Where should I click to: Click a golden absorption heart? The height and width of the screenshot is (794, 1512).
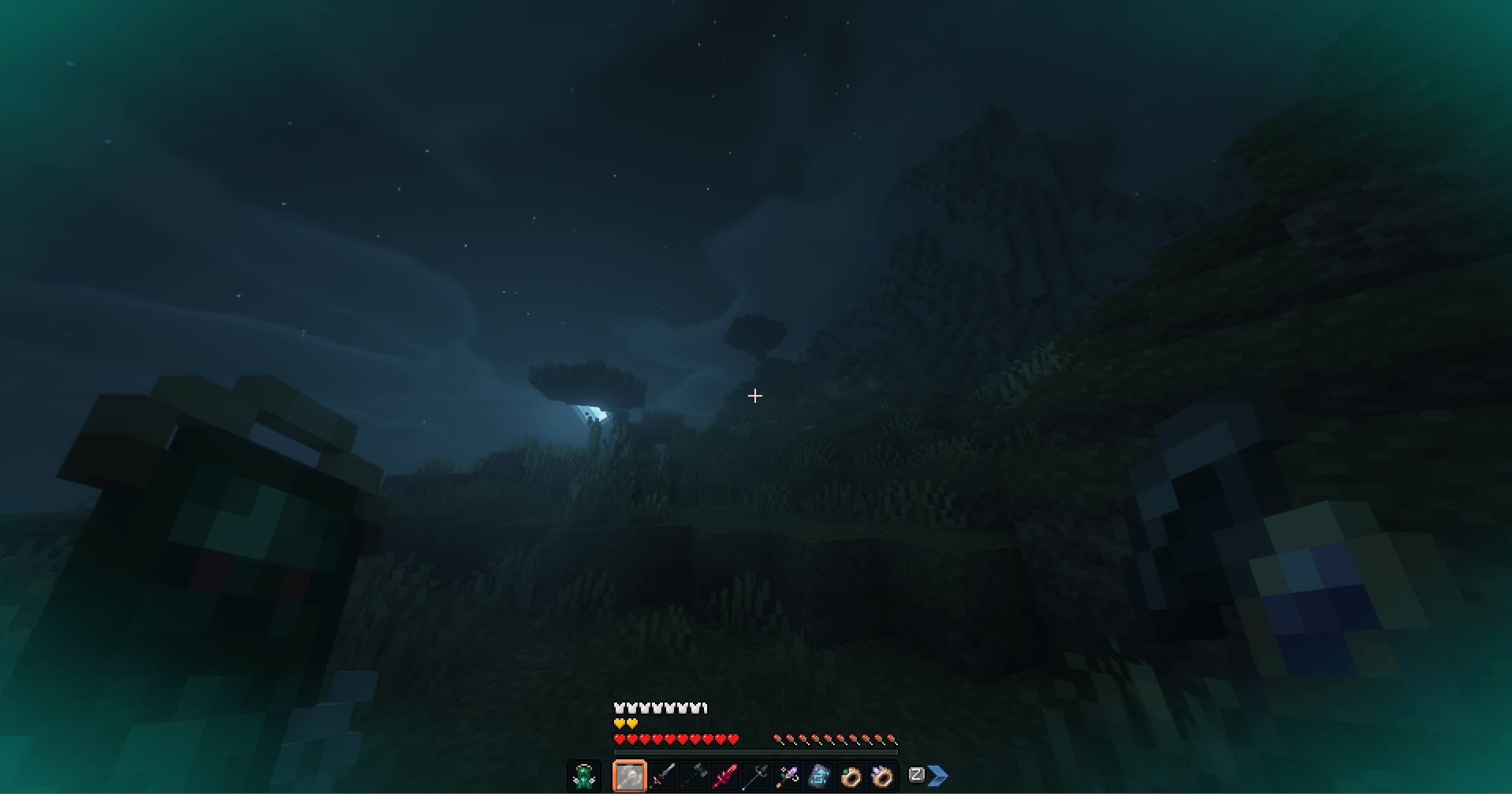[x=620, y=723]
